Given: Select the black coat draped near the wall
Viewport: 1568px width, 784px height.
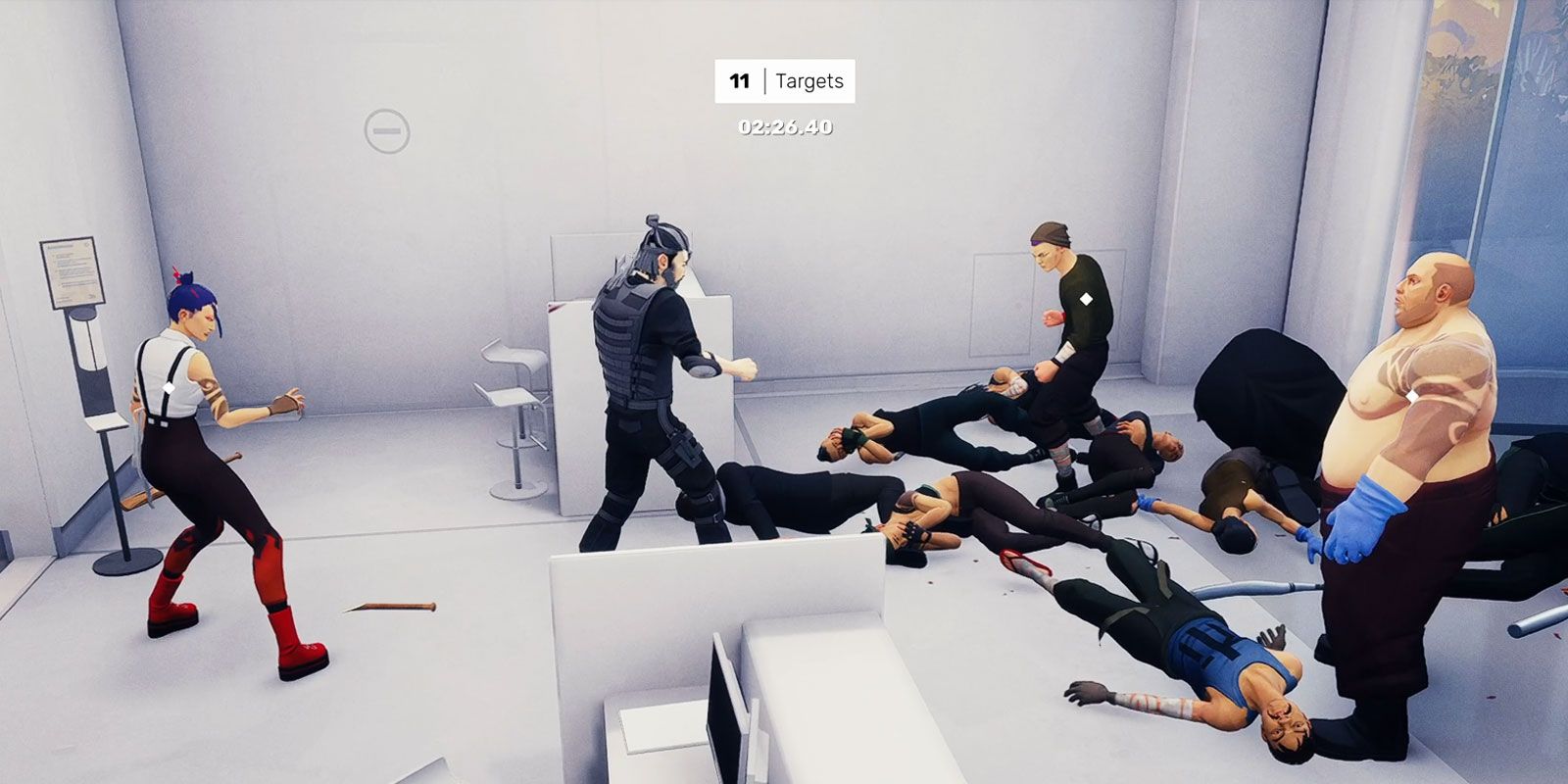Looking at the screenshot, I should (x=1264, y=392).
